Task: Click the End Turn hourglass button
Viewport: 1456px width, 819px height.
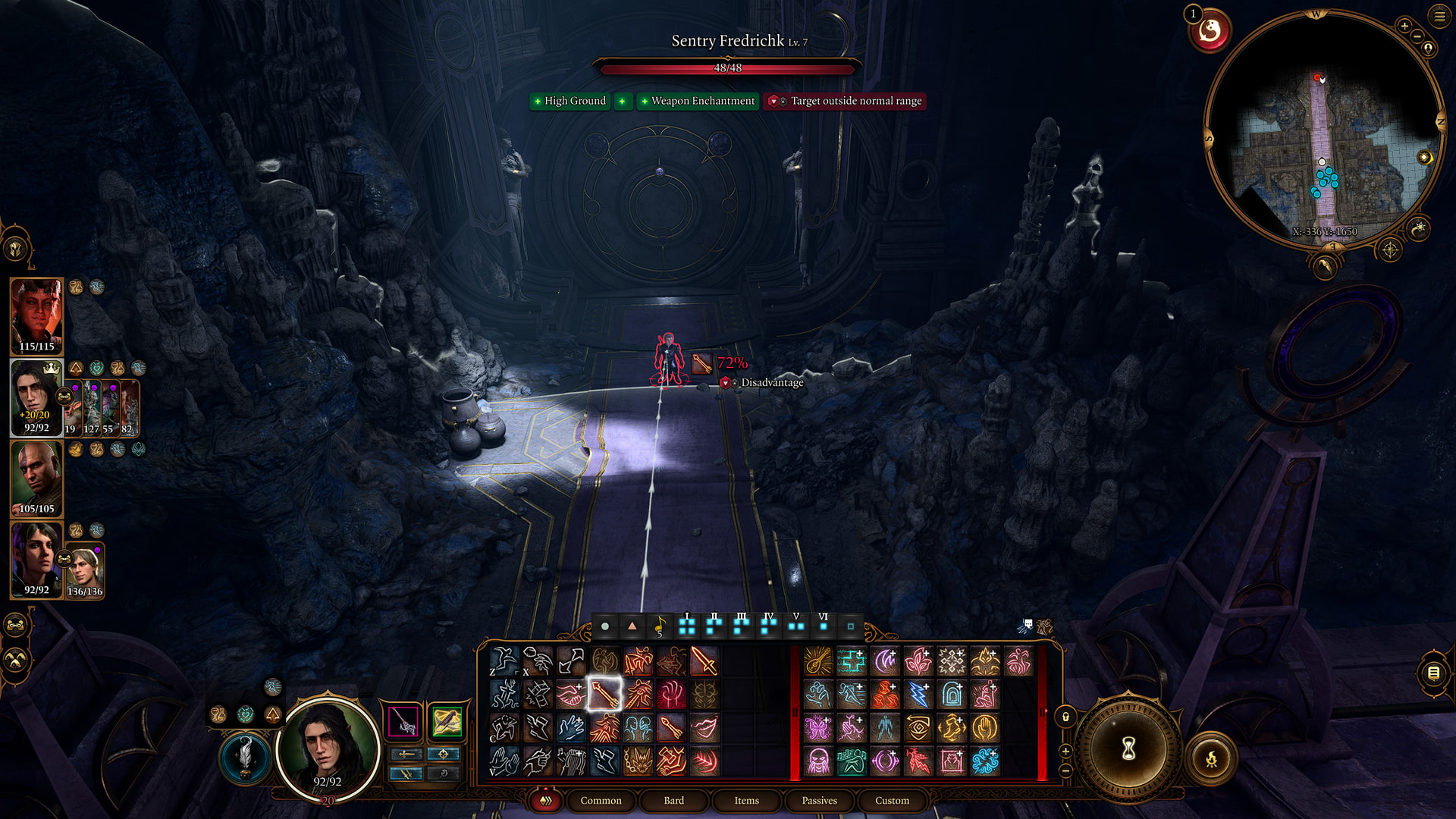Action: pos(1128,749)
